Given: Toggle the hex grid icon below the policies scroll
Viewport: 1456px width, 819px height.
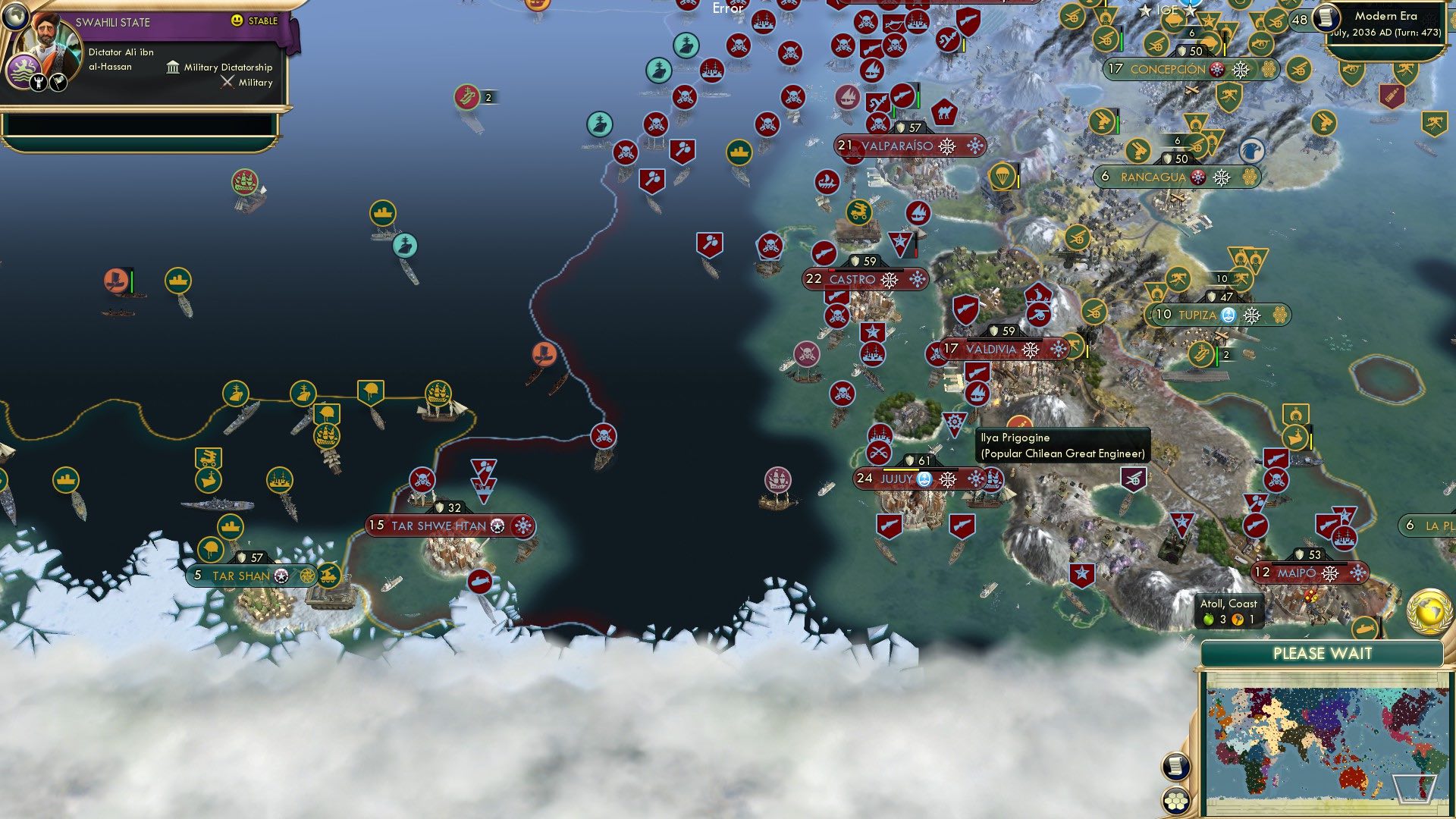Looking at the screenshot, I should click(x=1175, y=801).
